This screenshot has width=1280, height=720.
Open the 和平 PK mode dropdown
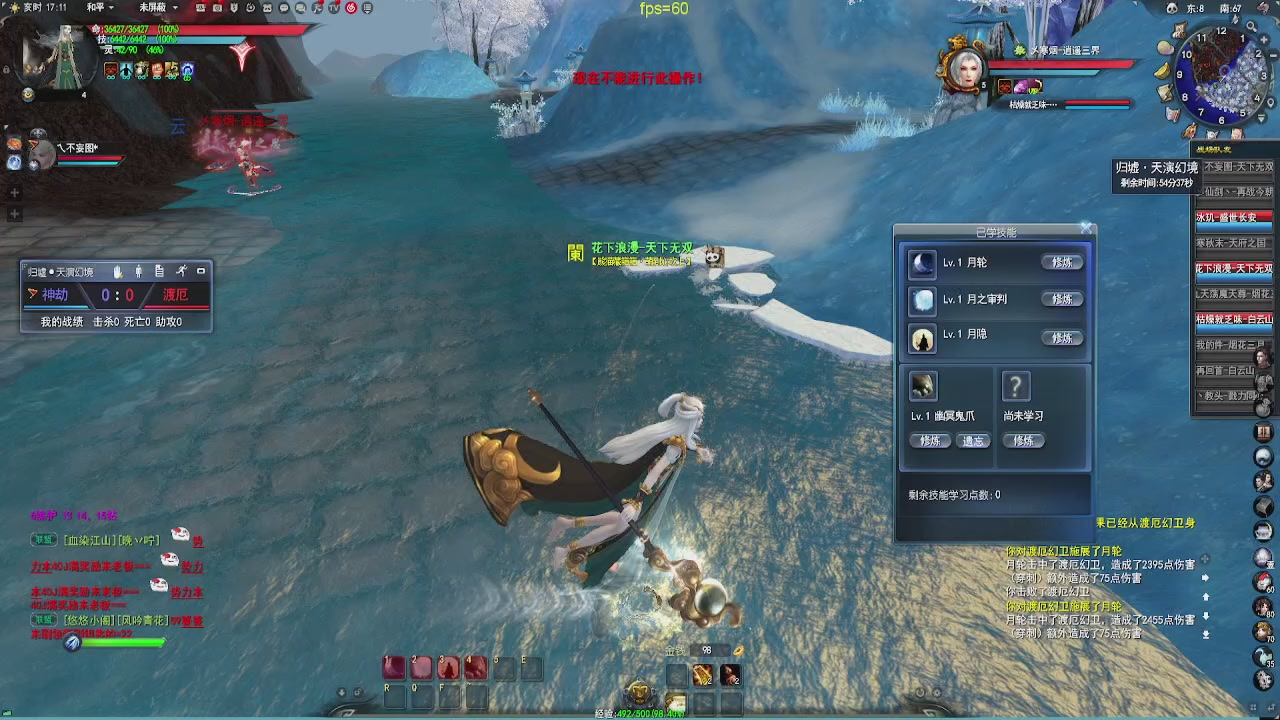click(x=101, y=7)
